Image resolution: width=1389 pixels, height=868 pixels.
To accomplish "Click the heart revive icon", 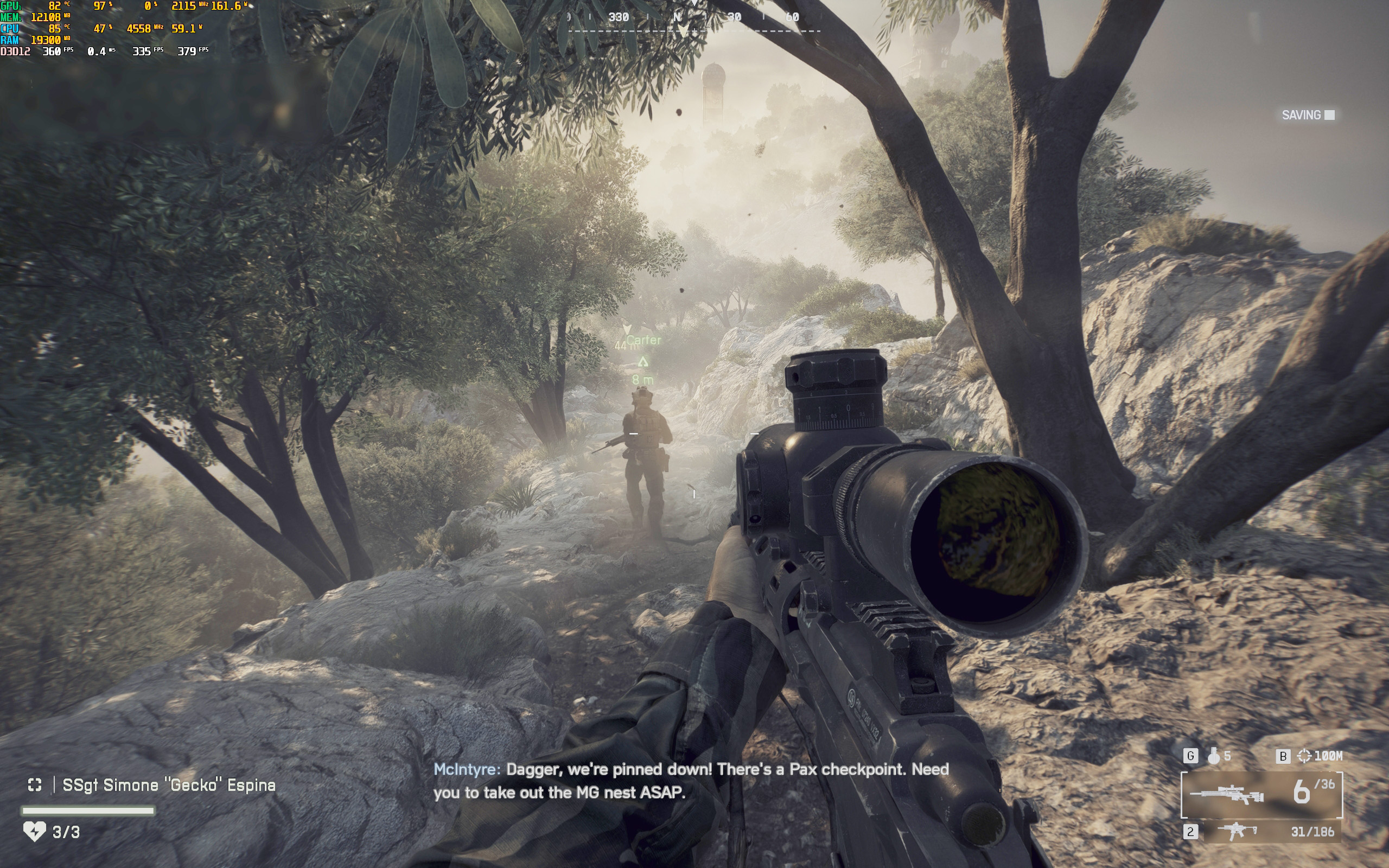I will tap(34, 831).
